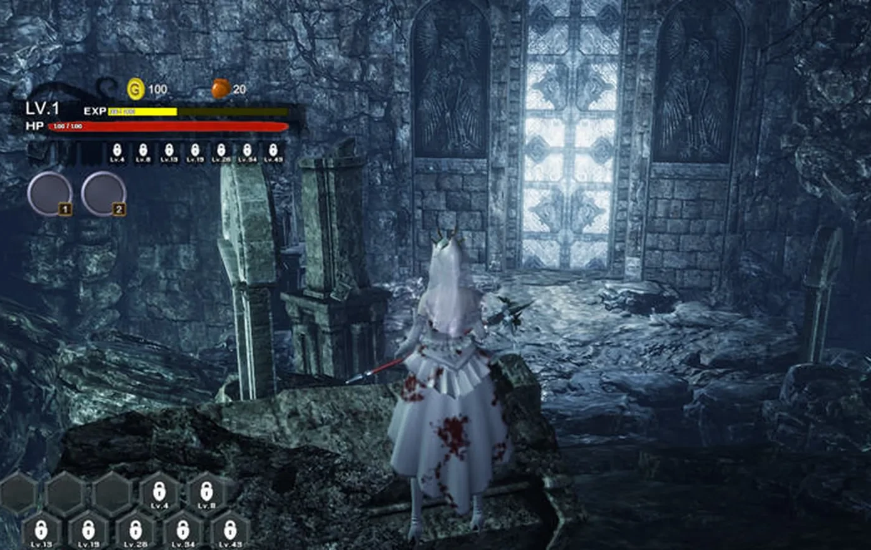Image resolution: width=871 pixels, height=550 pixels.
Task: Activate the locked Lv.19 hexagon skill slot
Action: coord(88,530)
